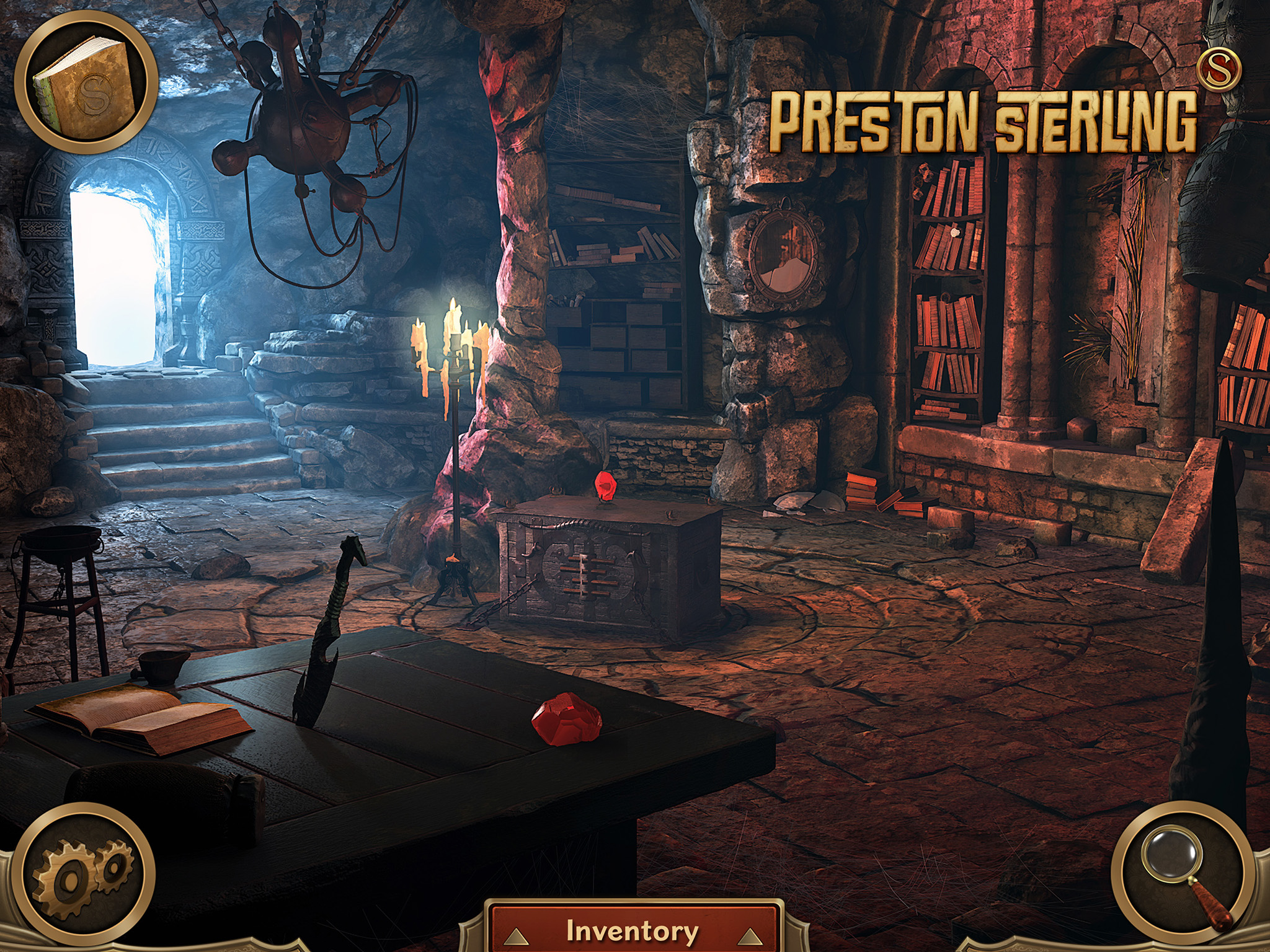Open settings with the gears icon

[85, 874]
